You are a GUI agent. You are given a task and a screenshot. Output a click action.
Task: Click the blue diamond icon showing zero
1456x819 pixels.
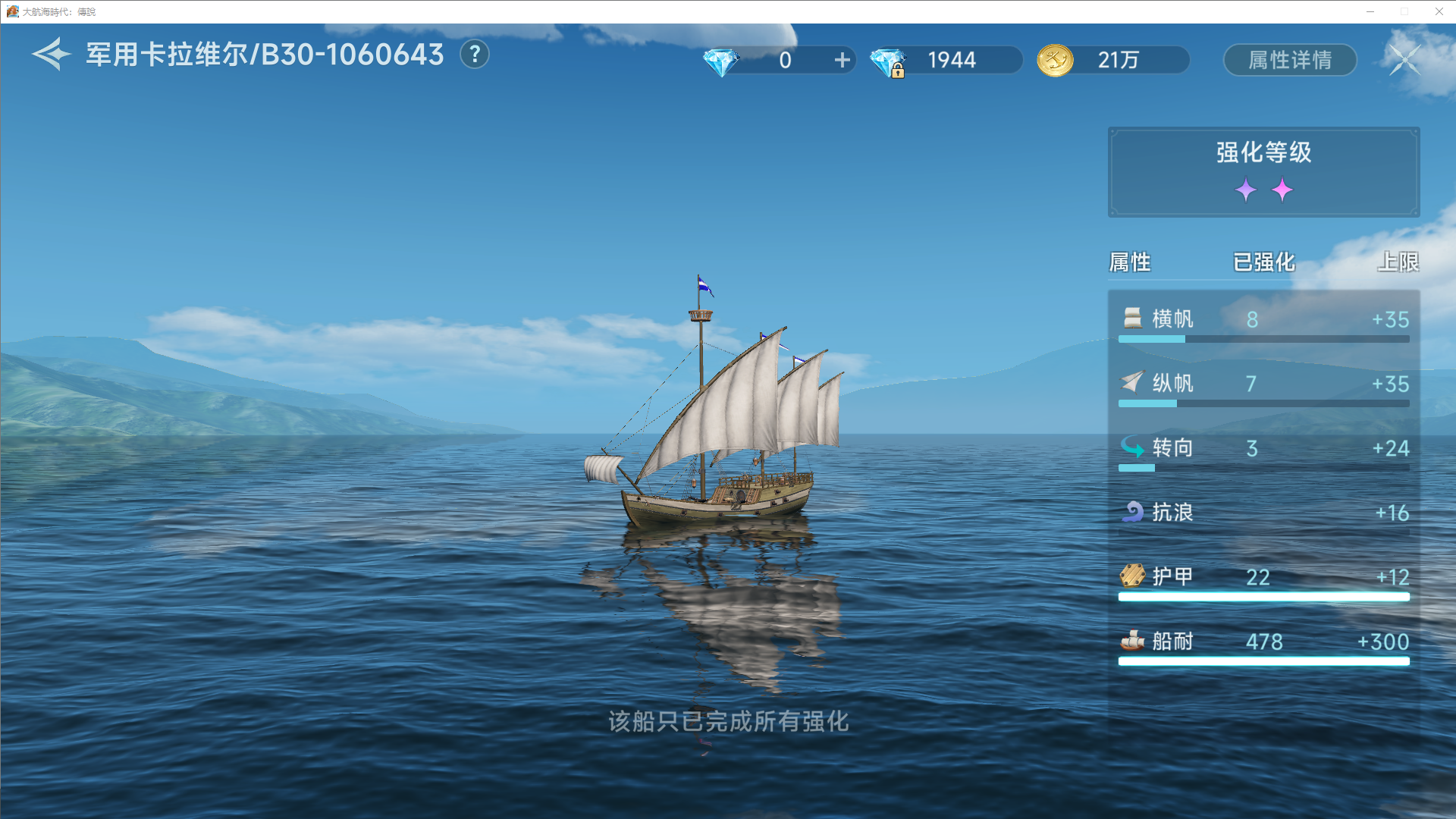(720, 60)
